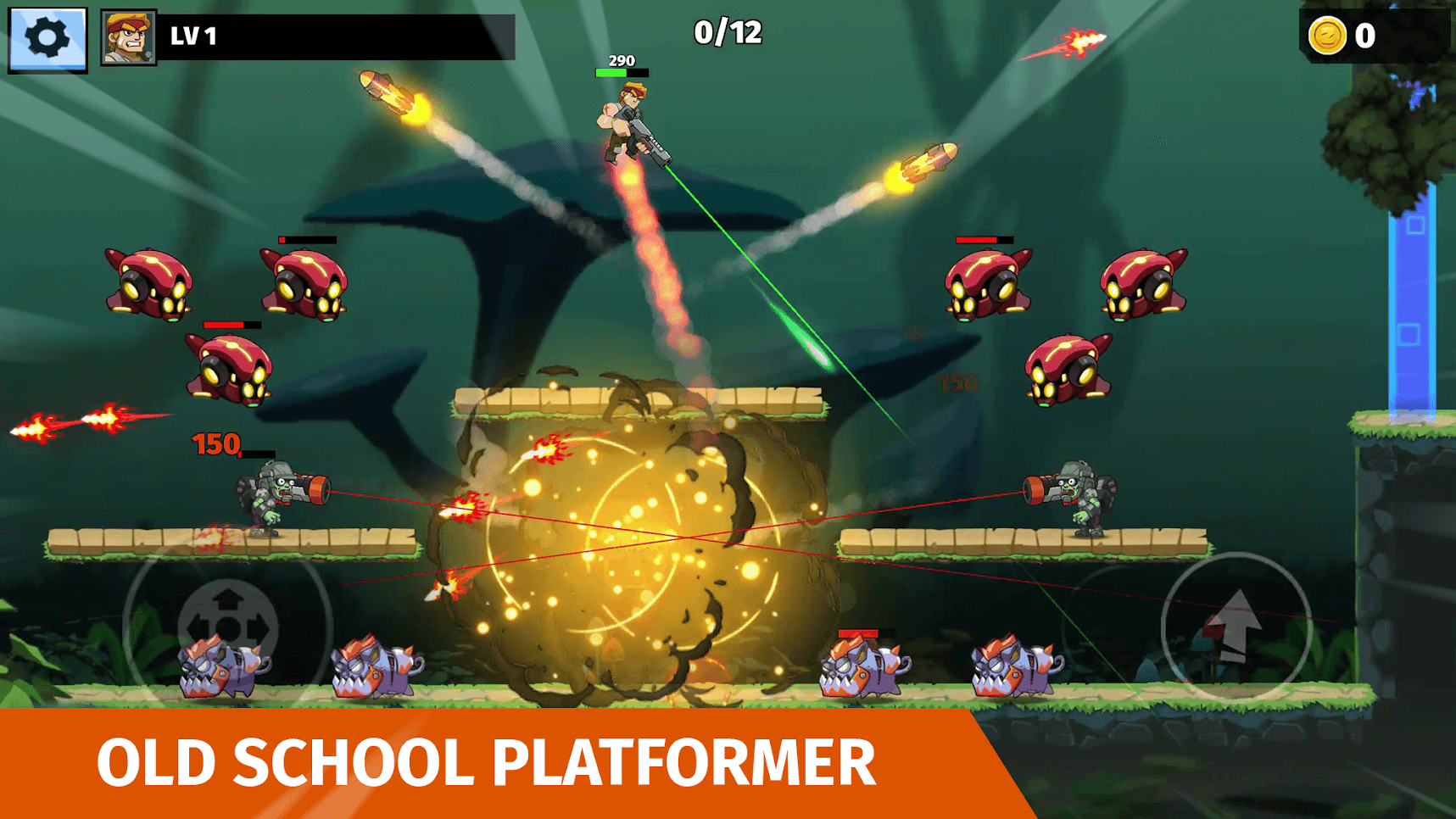The image size is (1456, 819).
Task: Tap the jump arrow button
Action: coord(1236,627)
